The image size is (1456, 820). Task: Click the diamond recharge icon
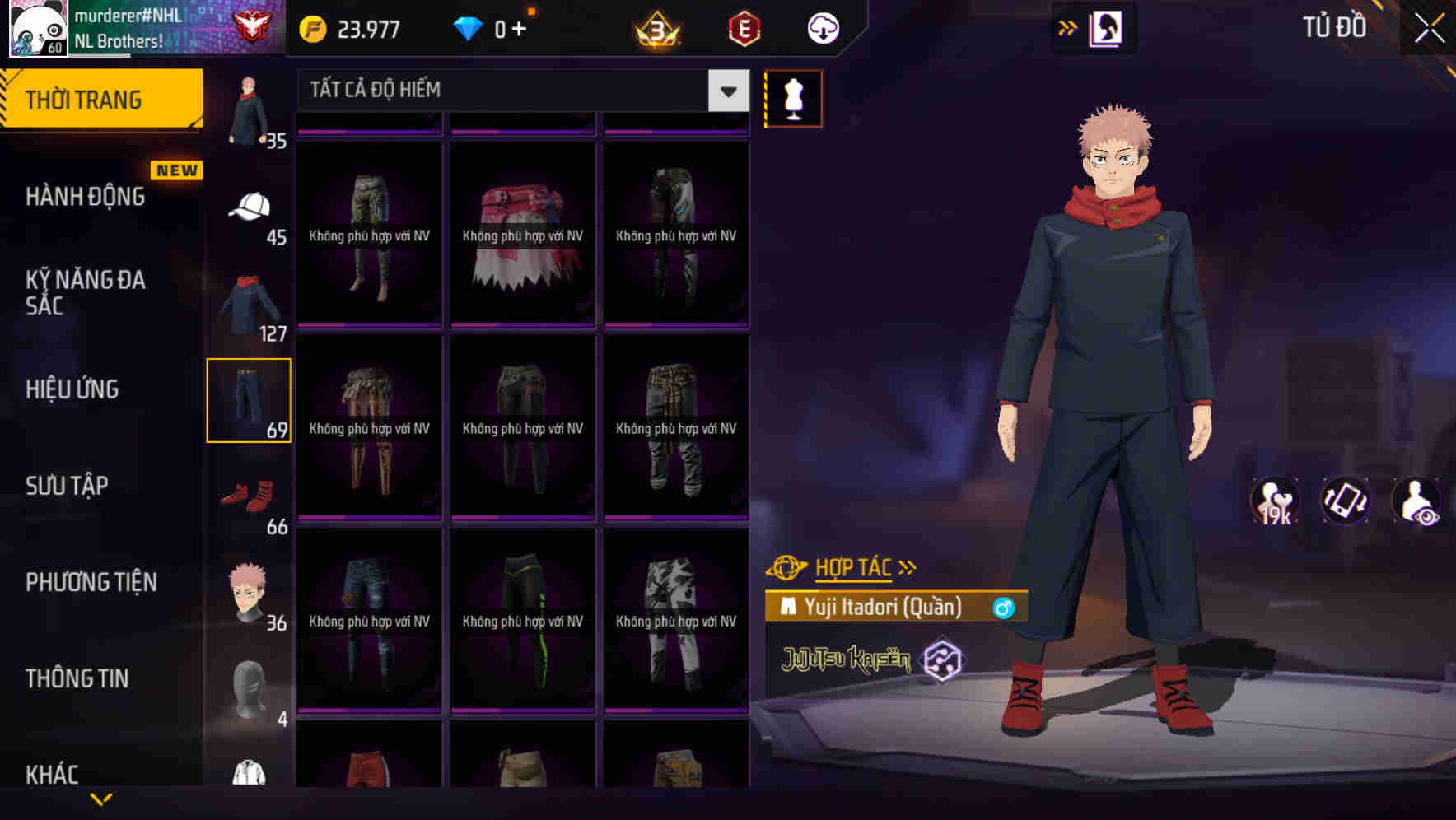468,27
